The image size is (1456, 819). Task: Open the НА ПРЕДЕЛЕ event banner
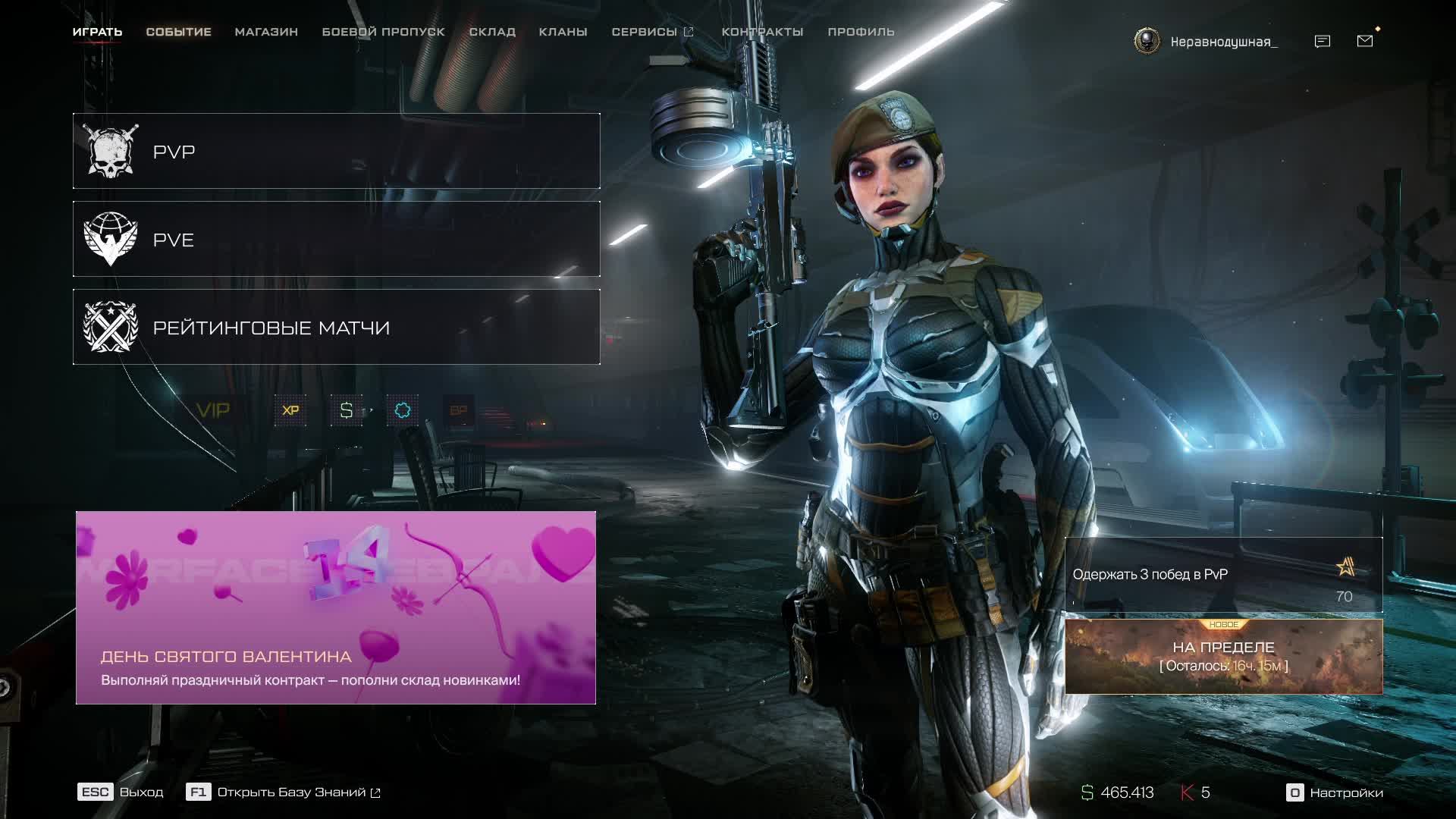(1223, 657)
